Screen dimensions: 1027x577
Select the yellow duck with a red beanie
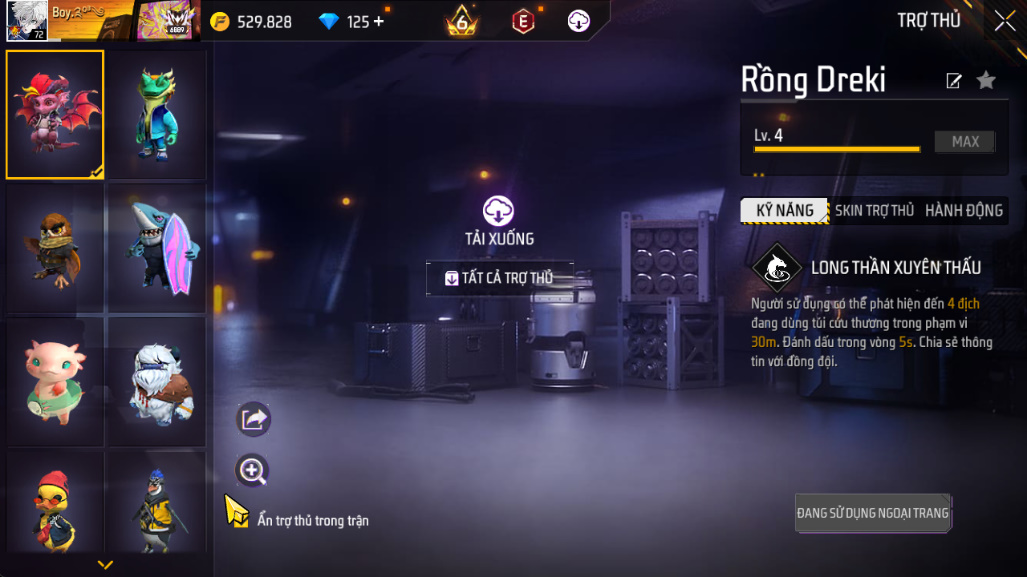click(55, 505)
